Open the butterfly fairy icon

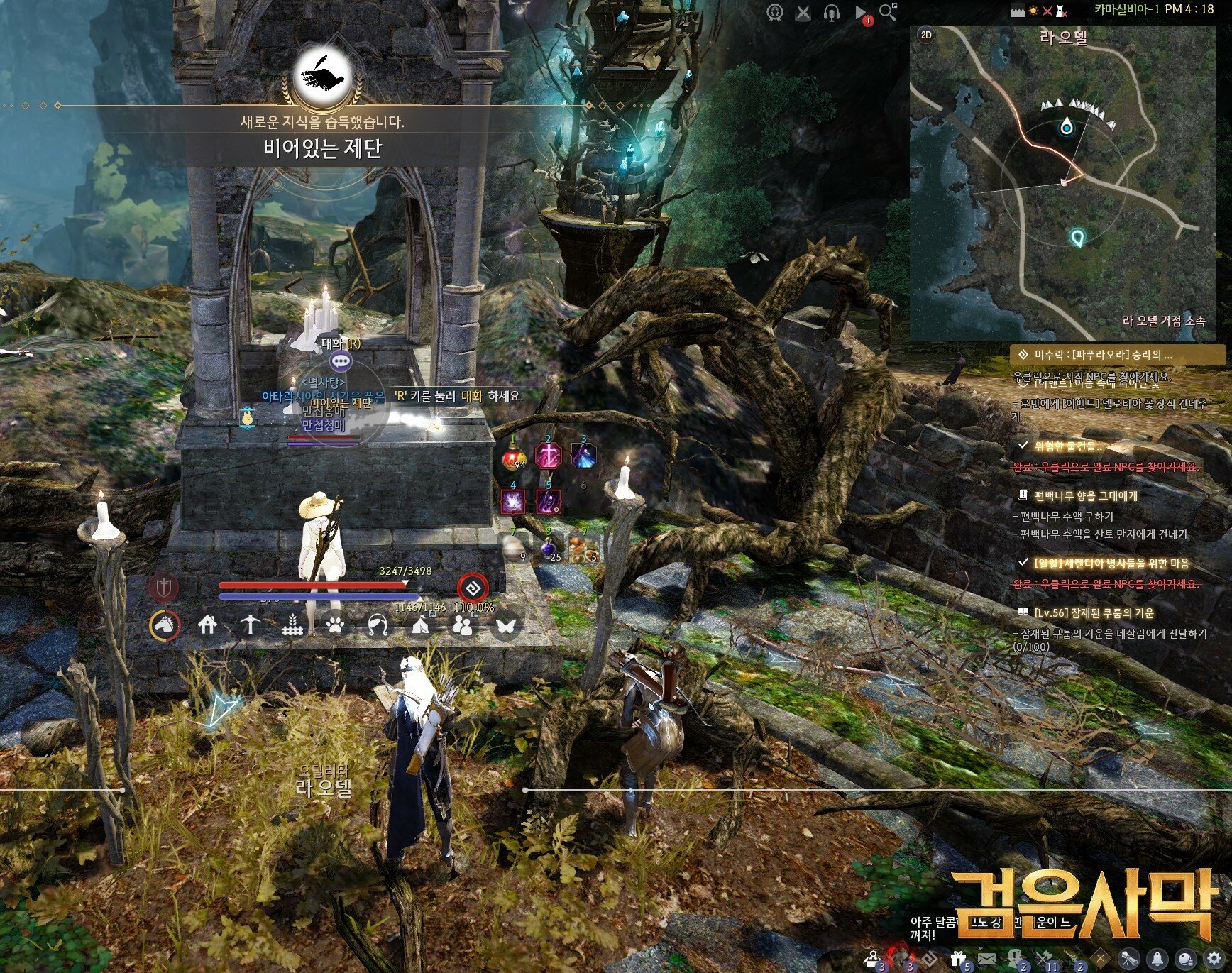point(505,625)
